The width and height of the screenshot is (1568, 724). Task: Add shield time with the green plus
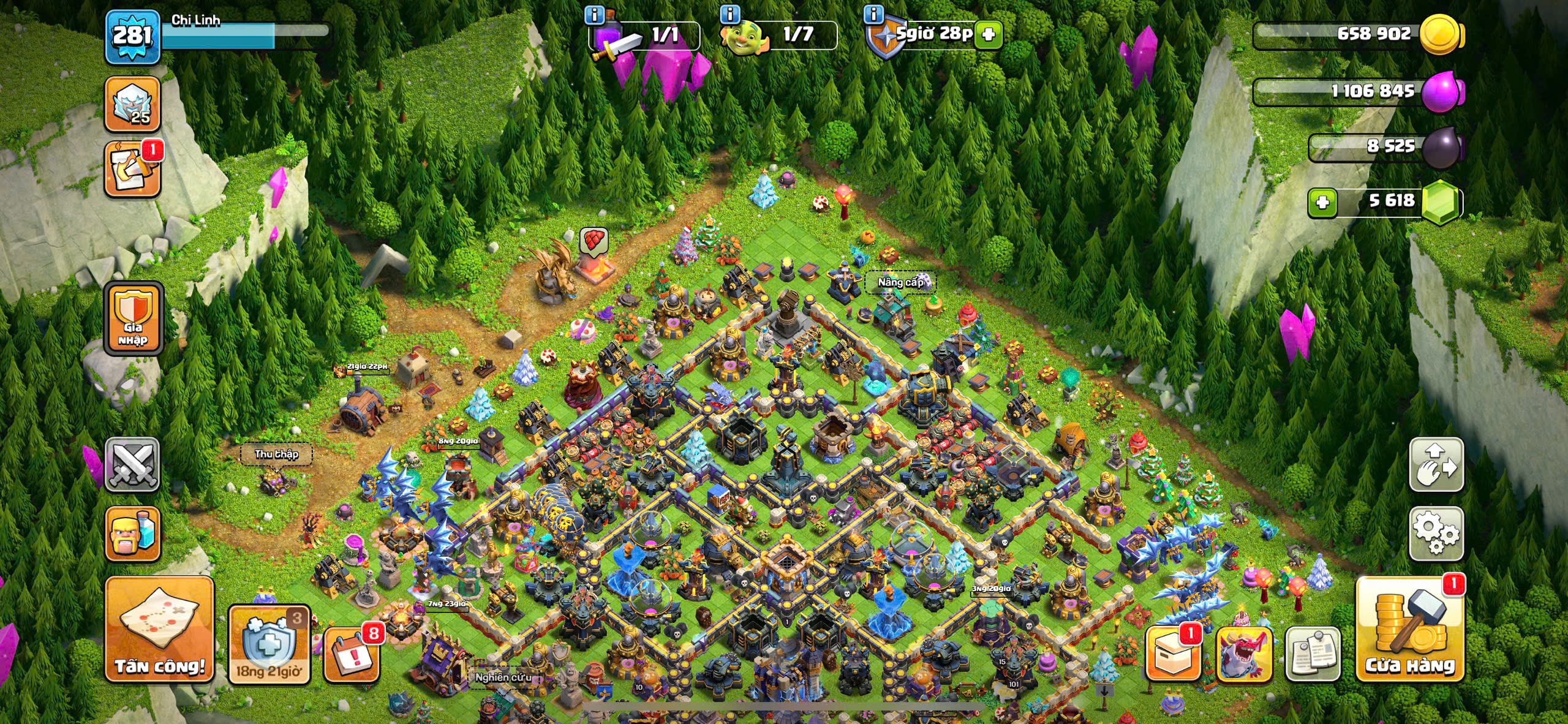tap(988, 35)
